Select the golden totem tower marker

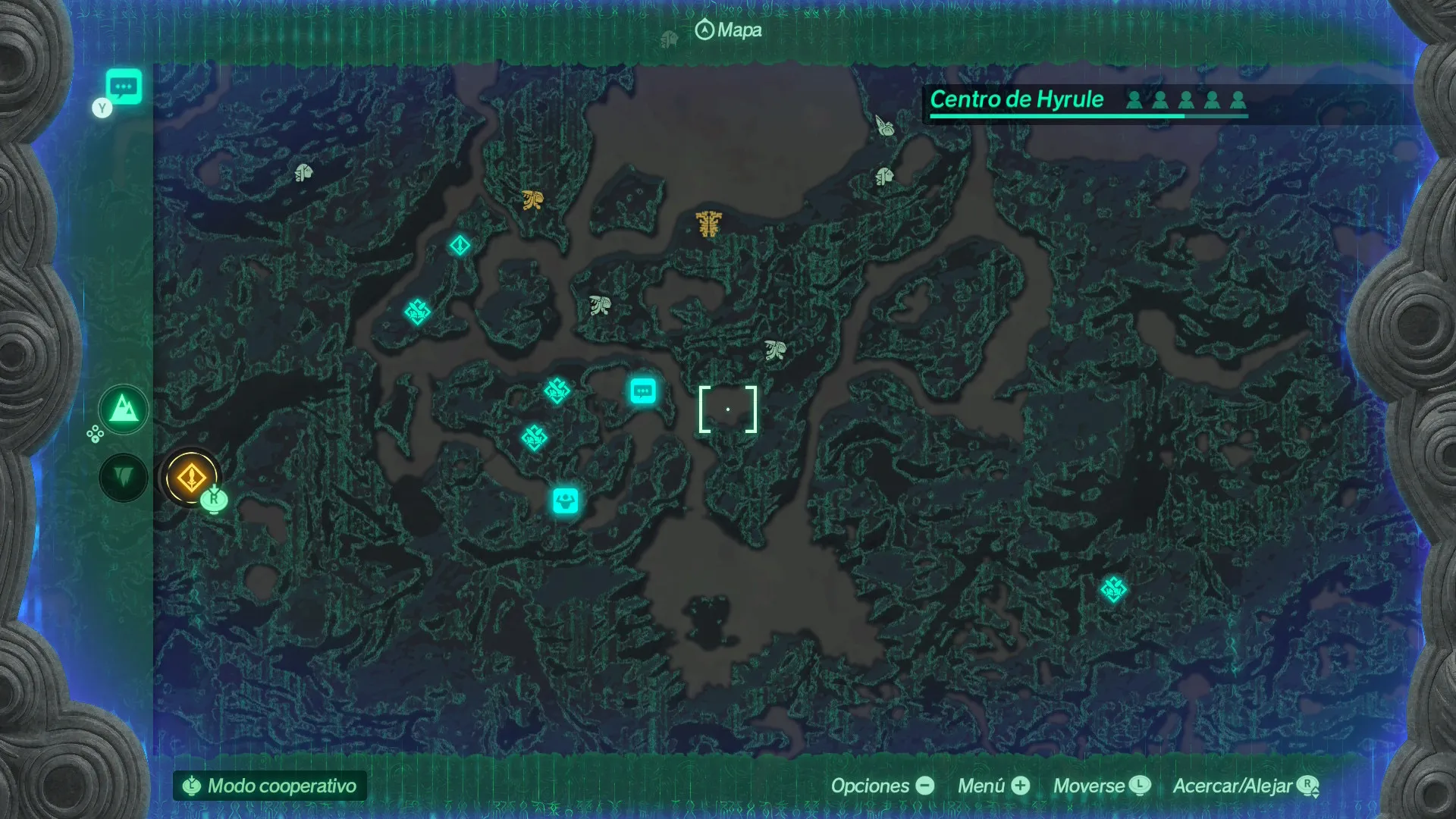pos(709,223)
